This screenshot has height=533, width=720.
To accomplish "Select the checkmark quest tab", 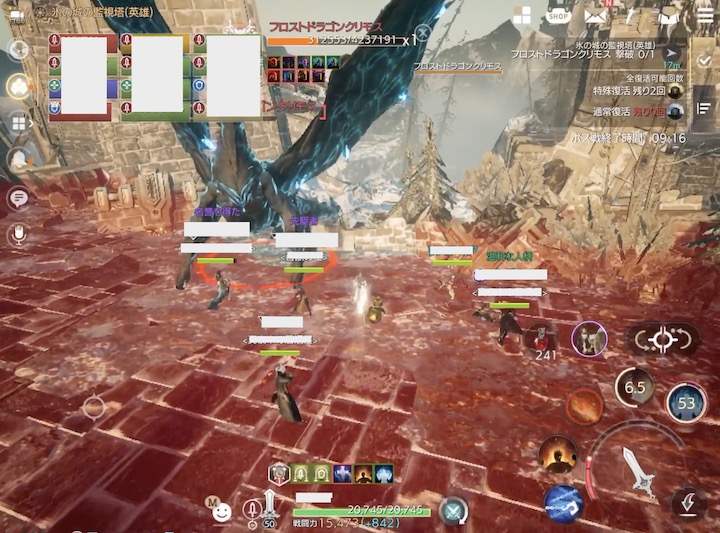I will click(703, 60).
